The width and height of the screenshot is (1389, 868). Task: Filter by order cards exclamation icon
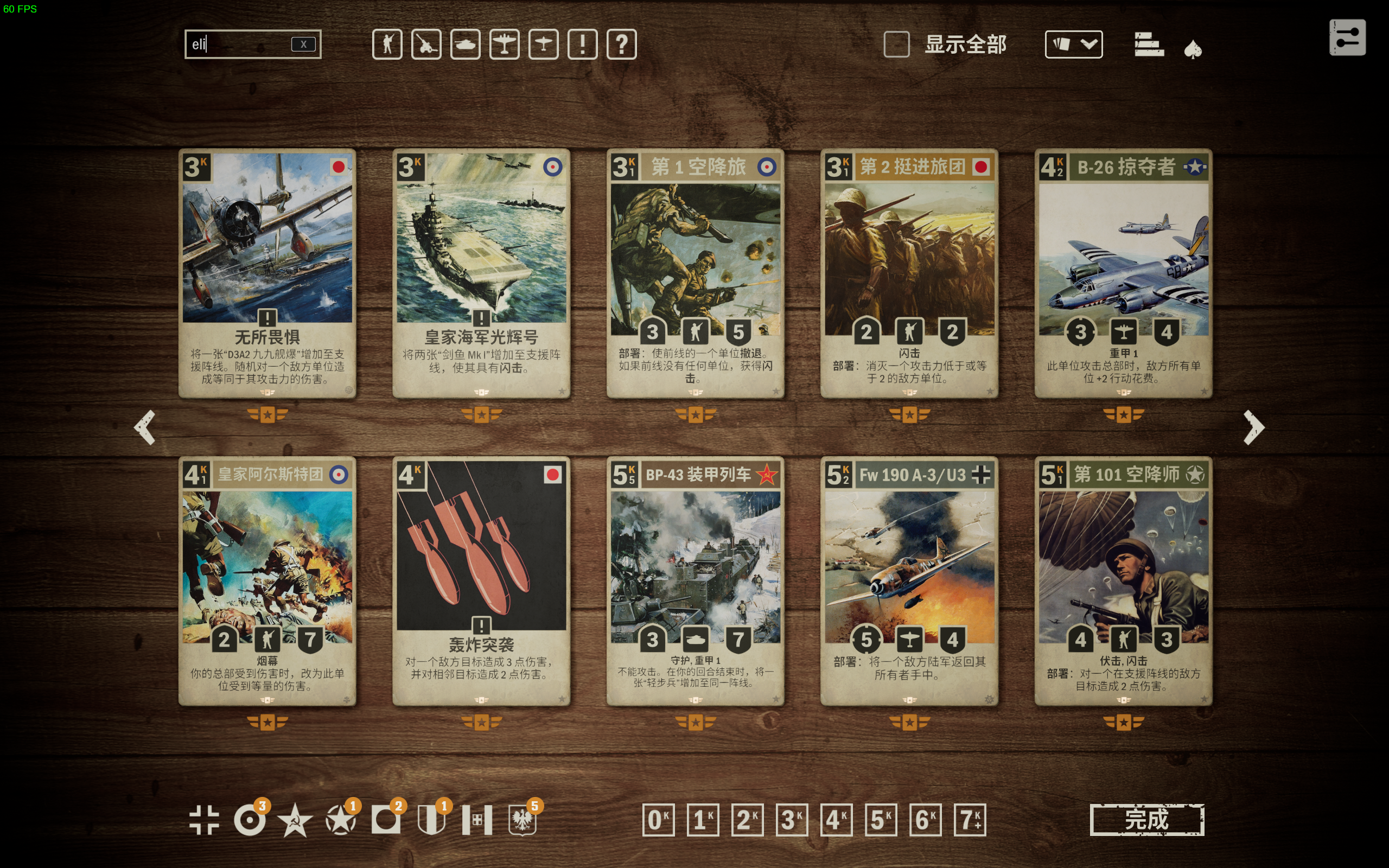[x=583, y=44]
